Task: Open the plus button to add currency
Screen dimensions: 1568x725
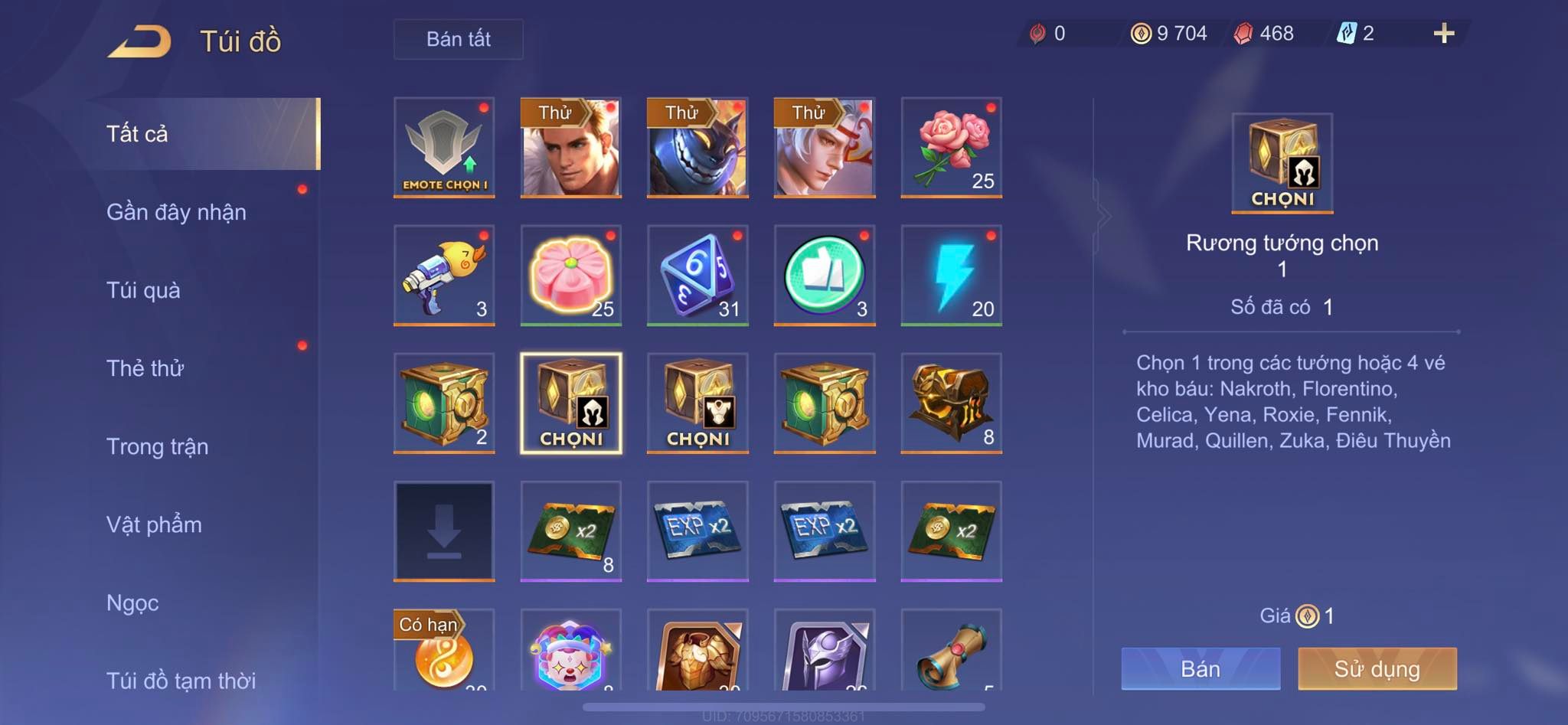Action: tap(1443, 34)
